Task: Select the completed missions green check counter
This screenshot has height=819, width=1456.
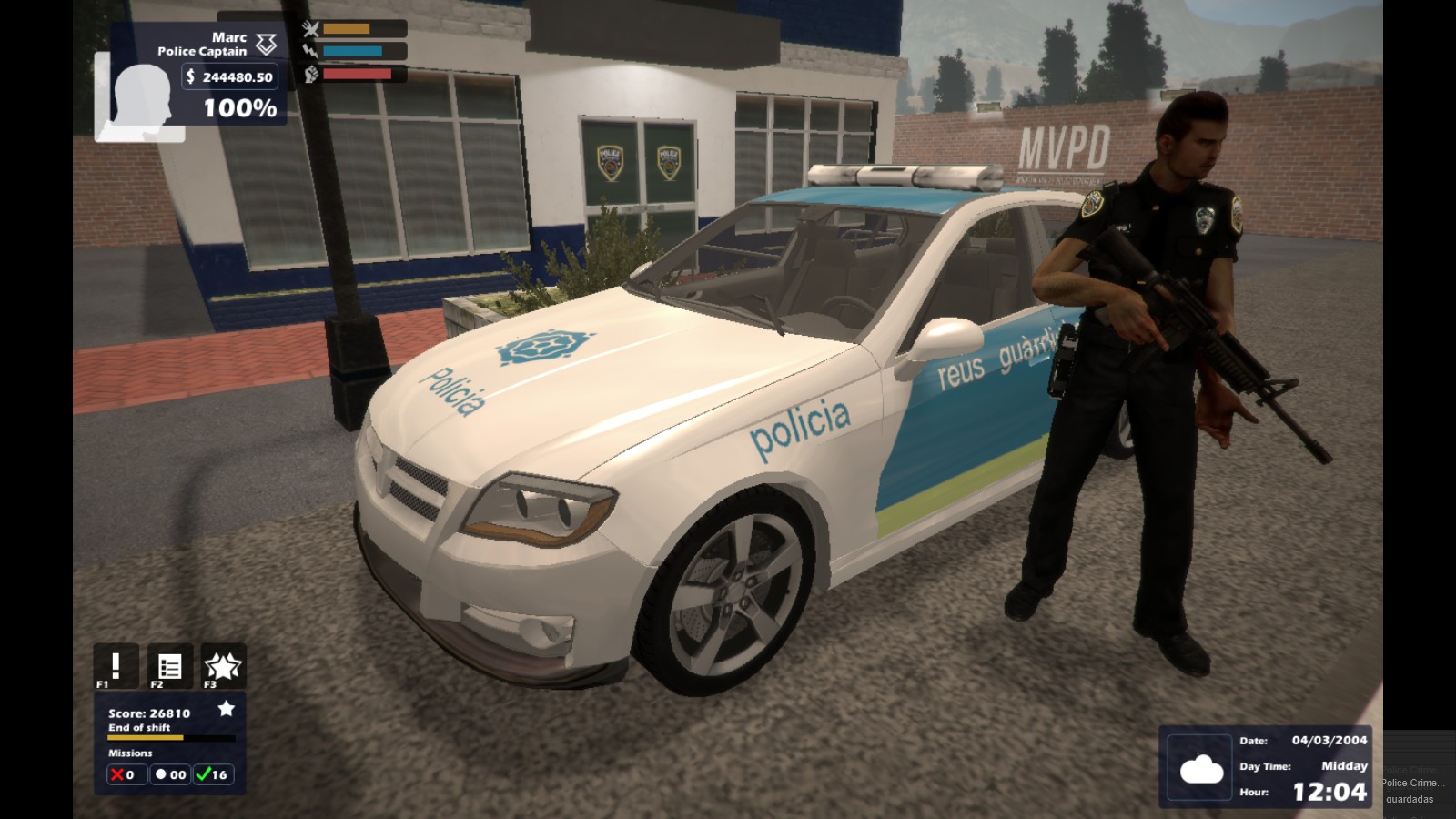Action: pos(215,774)
